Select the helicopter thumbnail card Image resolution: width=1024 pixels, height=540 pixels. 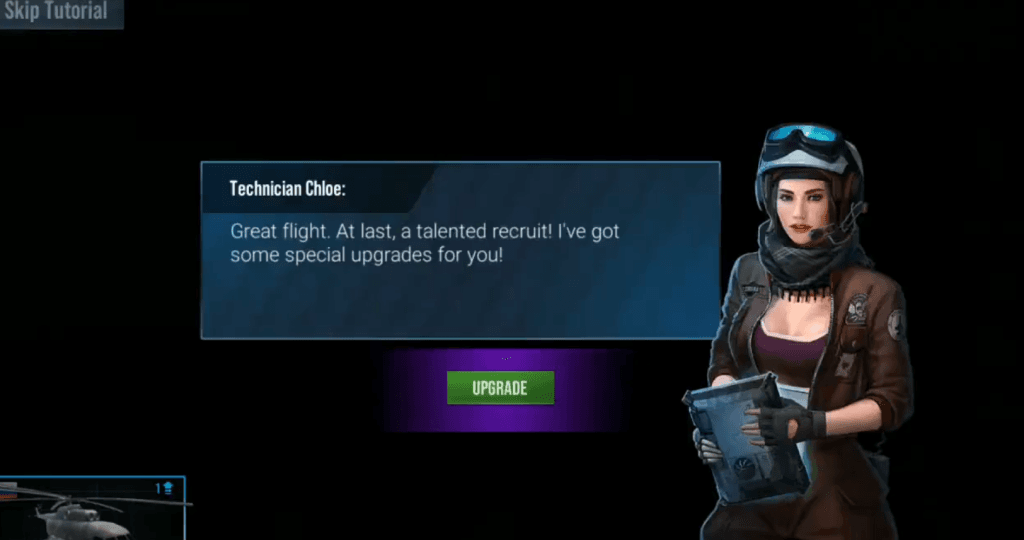pyautogui.click(x=92, y=508)
